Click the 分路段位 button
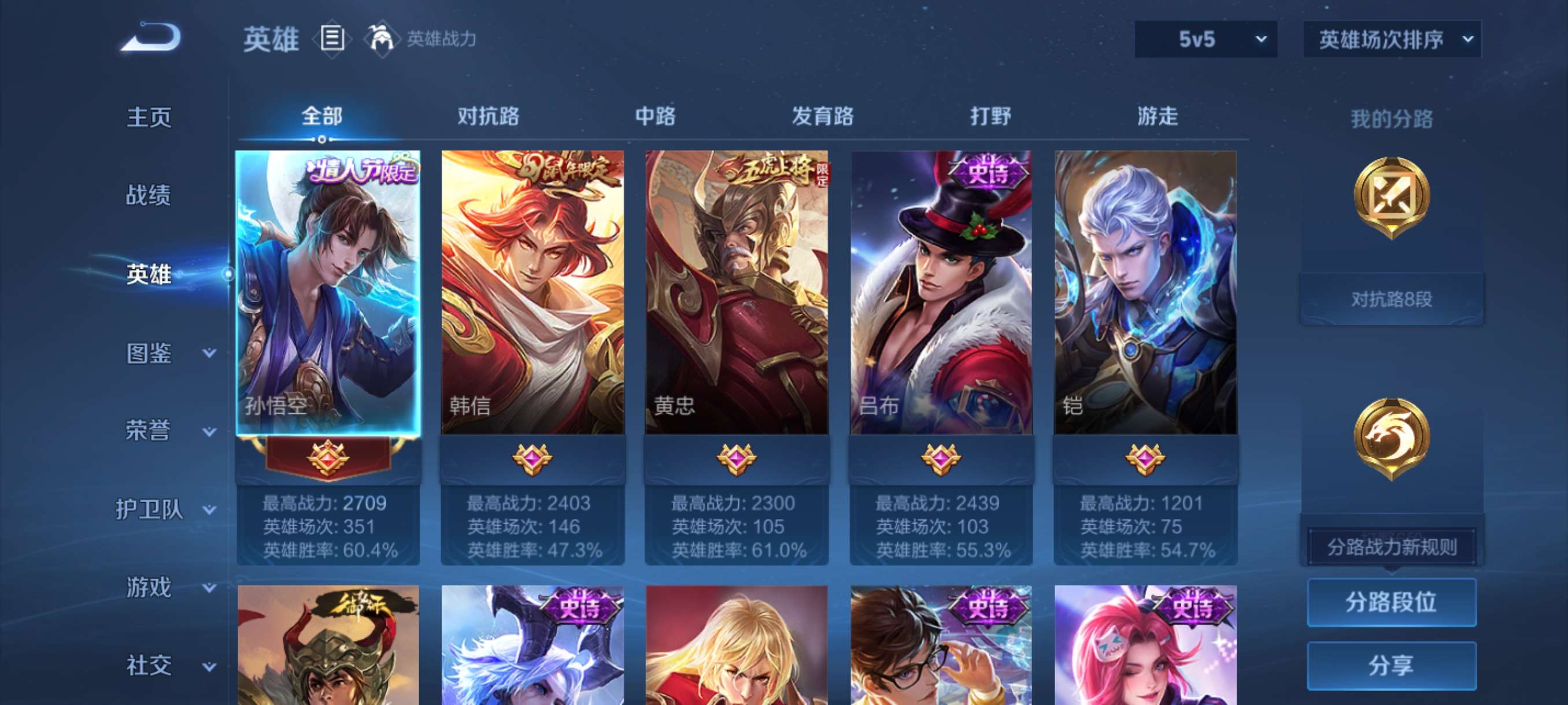This screenshot has width=1568, height=705. pyautogui.click(x=1395, y=603)
